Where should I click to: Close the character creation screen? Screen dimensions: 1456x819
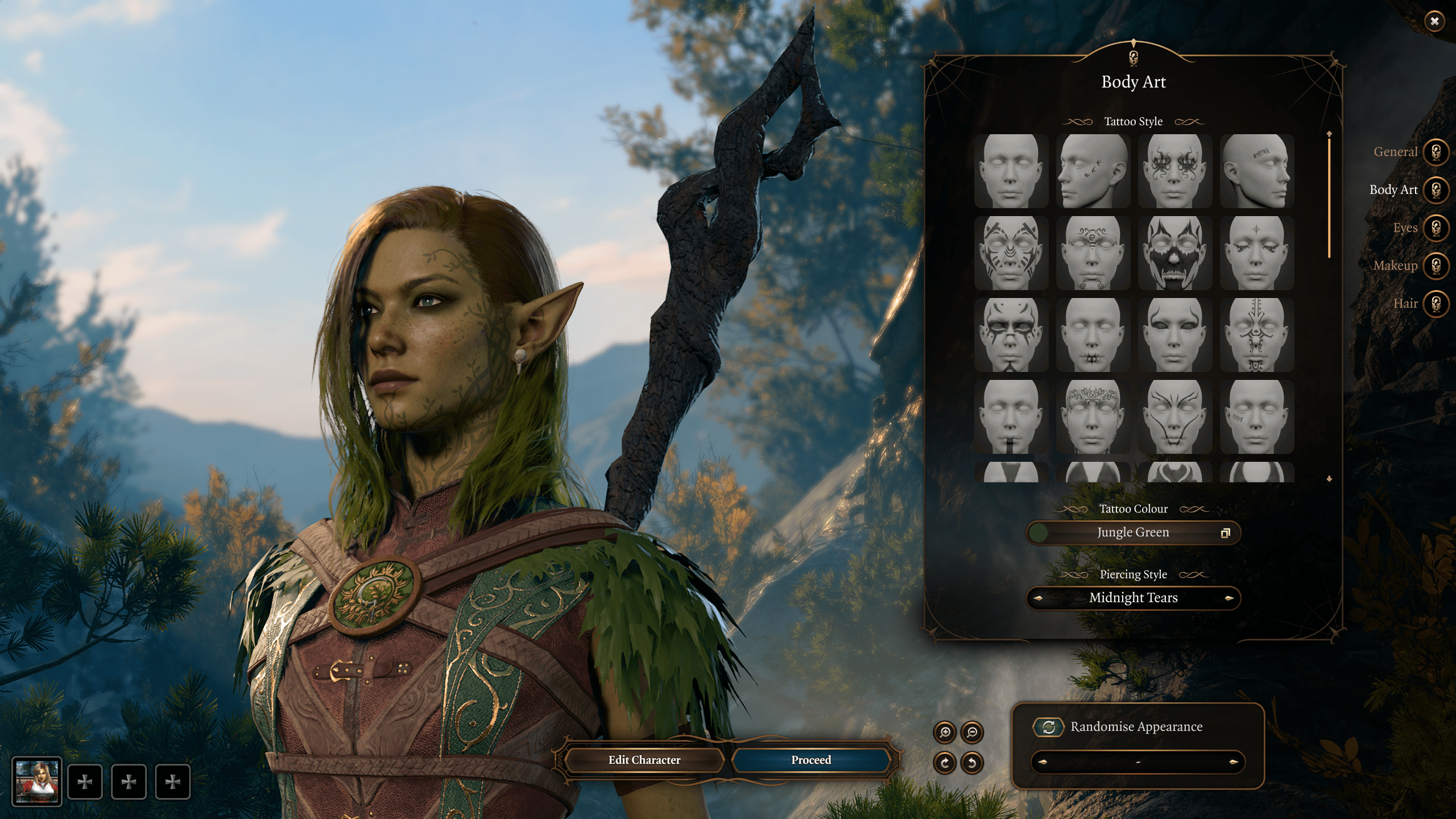pos(1434,22)
